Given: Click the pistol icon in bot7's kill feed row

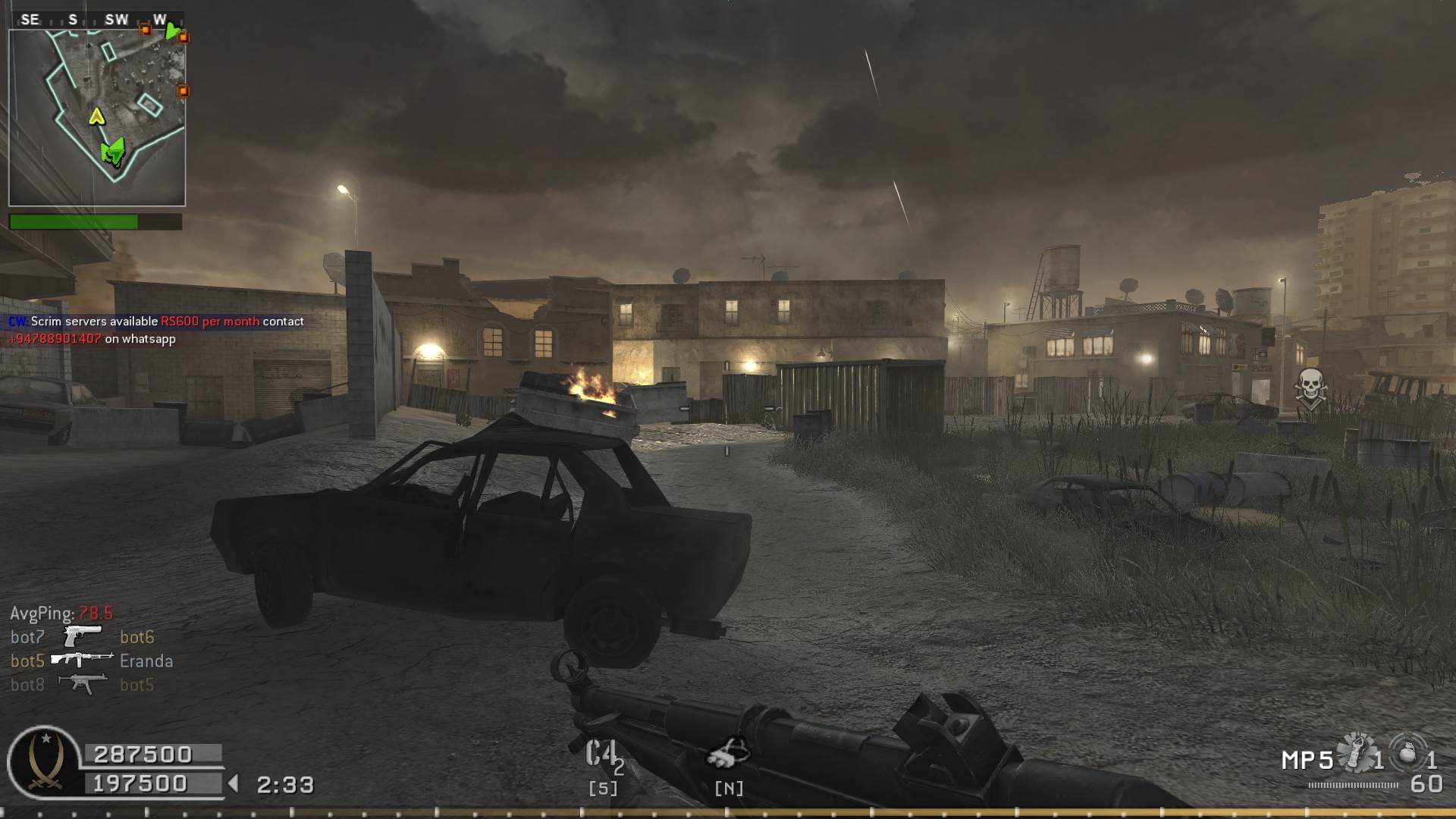Looking at the screenshot, I should [82, 635].
